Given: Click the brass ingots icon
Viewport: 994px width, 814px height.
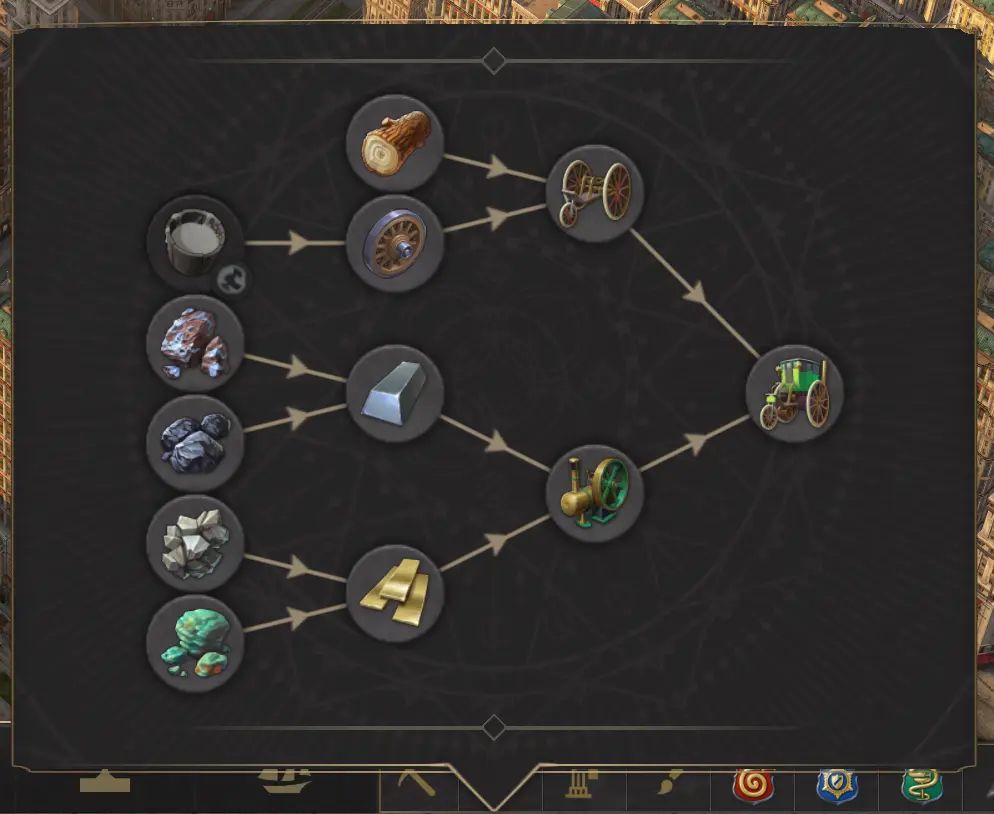Looking at the screenshot, I should pos(395,593).
